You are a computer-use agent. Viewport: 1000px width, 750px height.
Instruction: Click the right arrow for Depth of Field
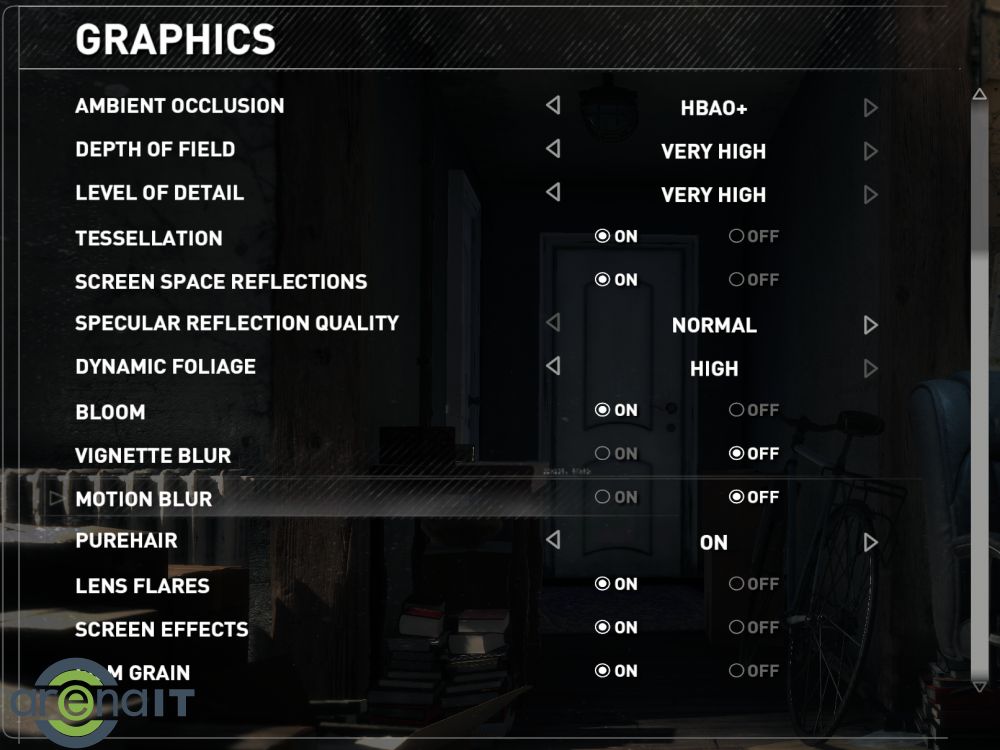pyautogui.click(x=870, y=151)
